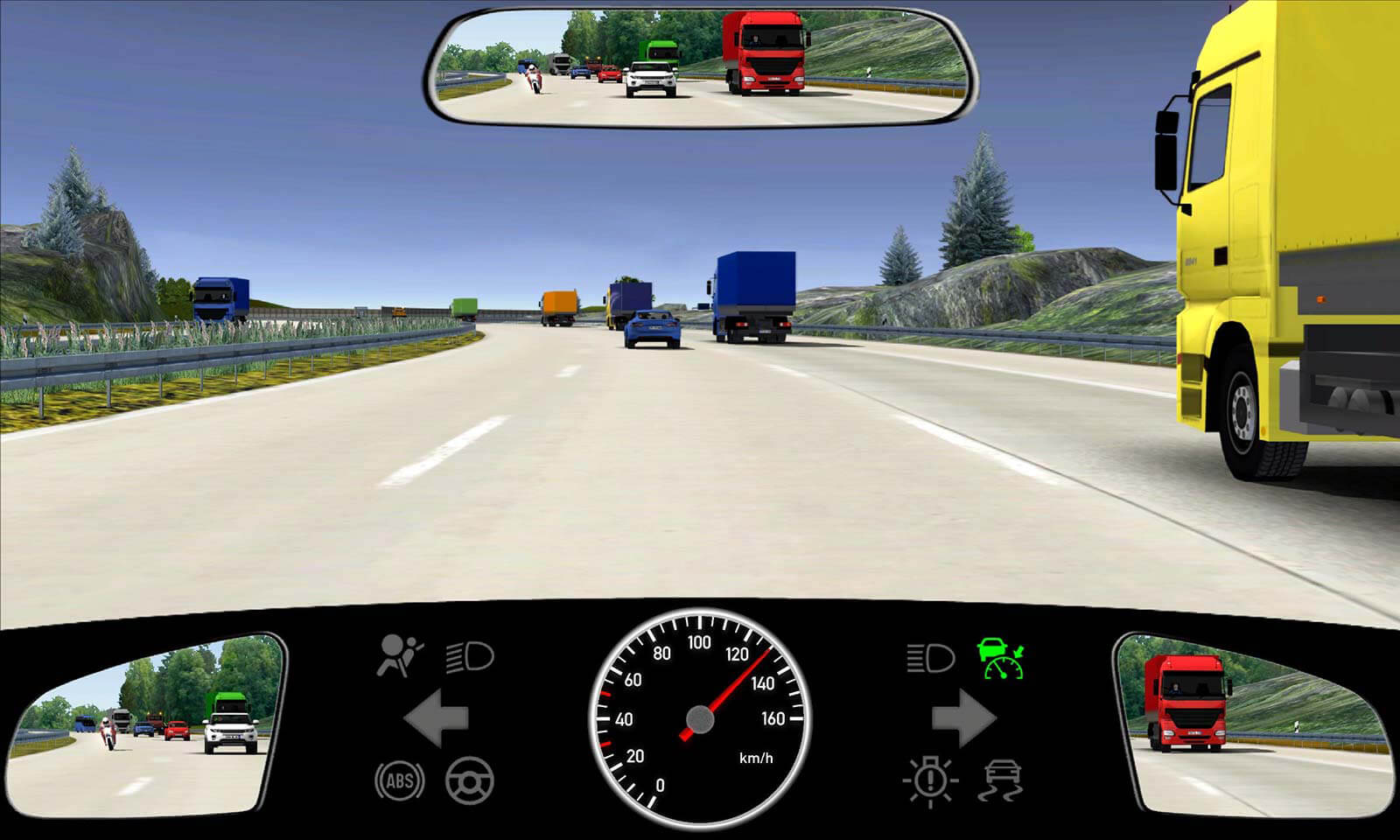
Task: Check the right side mirror
Action: point(1253,726)
